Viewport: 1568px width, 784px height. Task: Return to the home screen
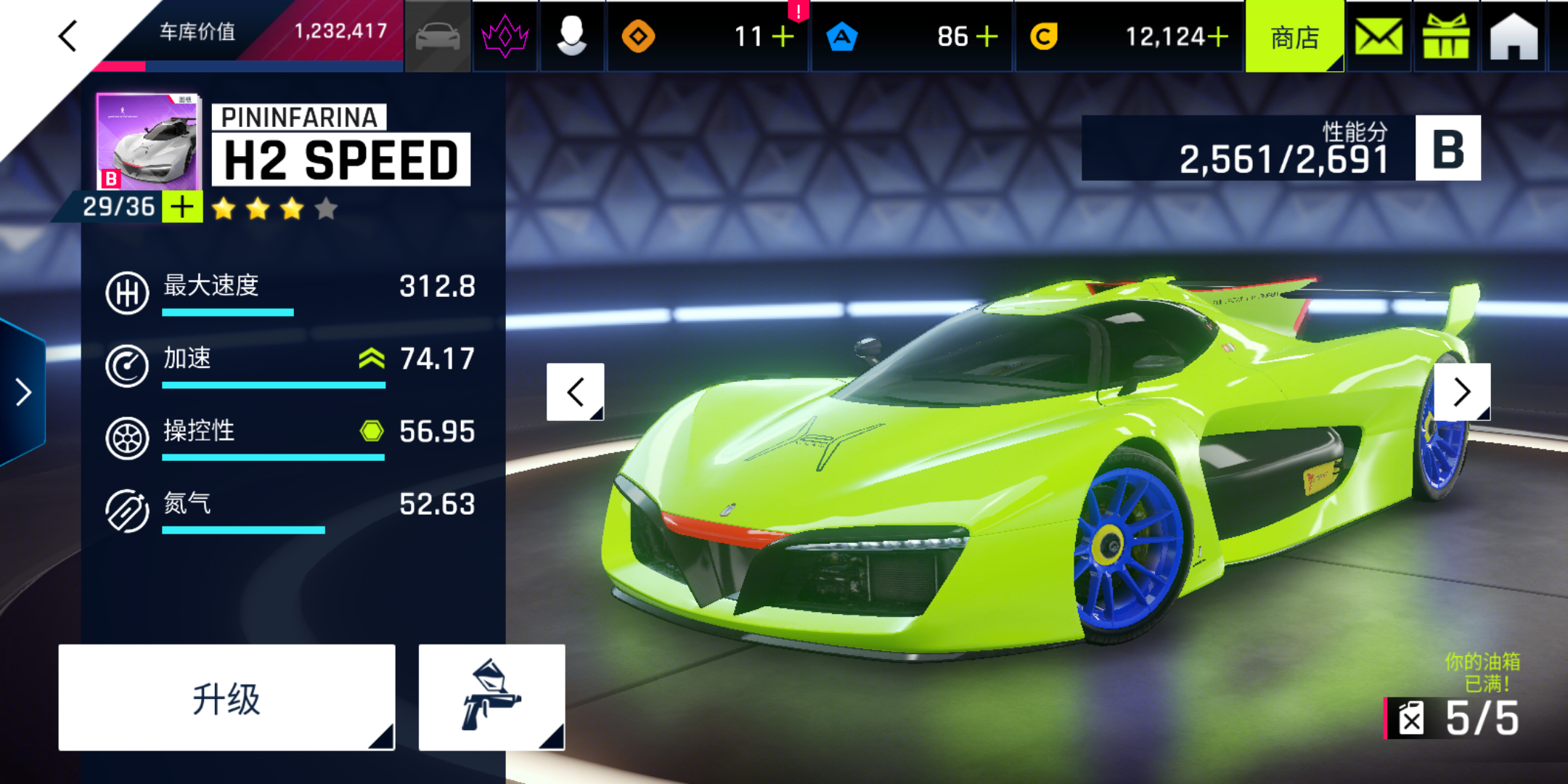(x=1514, y=36)
